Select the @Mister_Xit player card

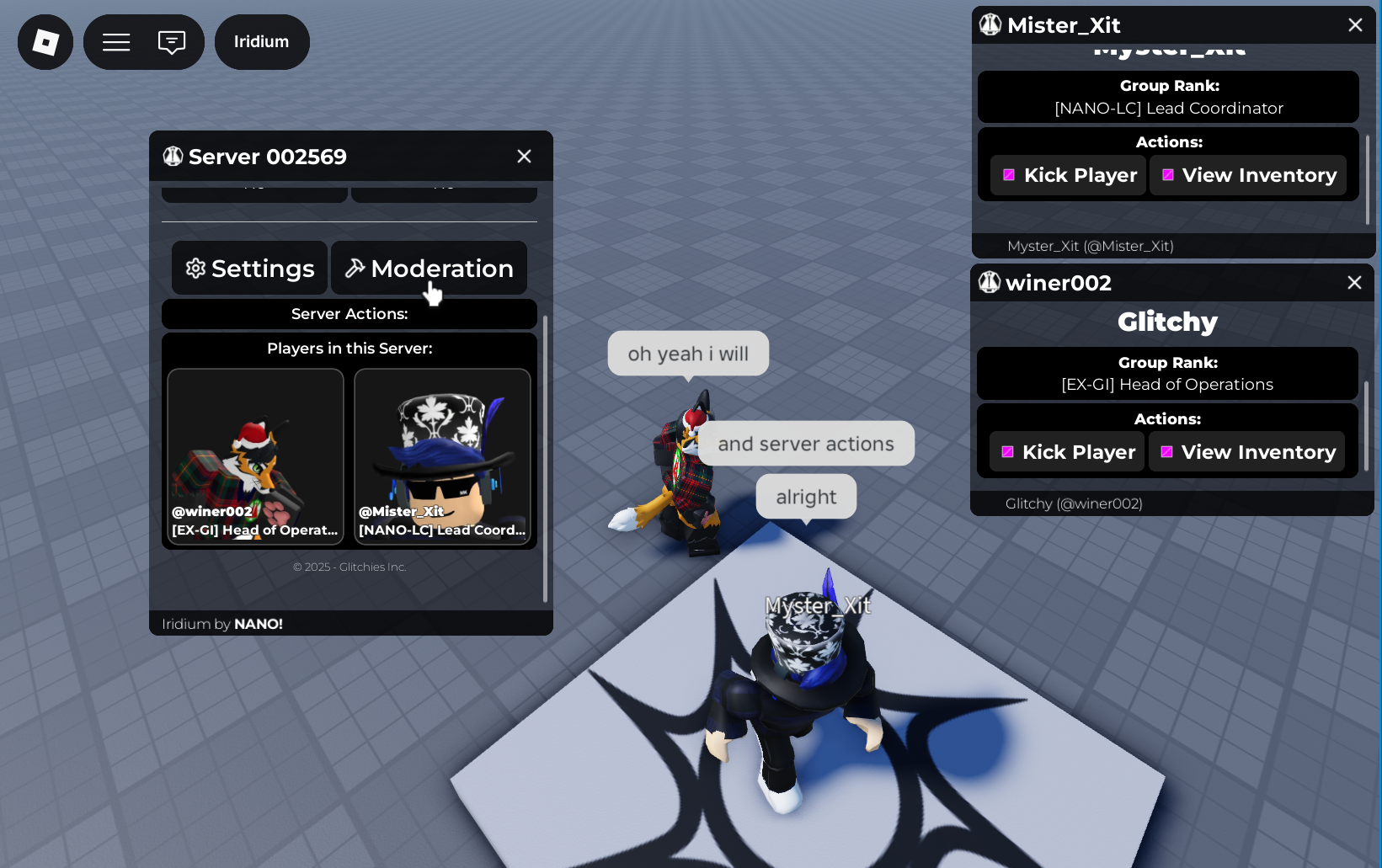[x=442, y=457]
